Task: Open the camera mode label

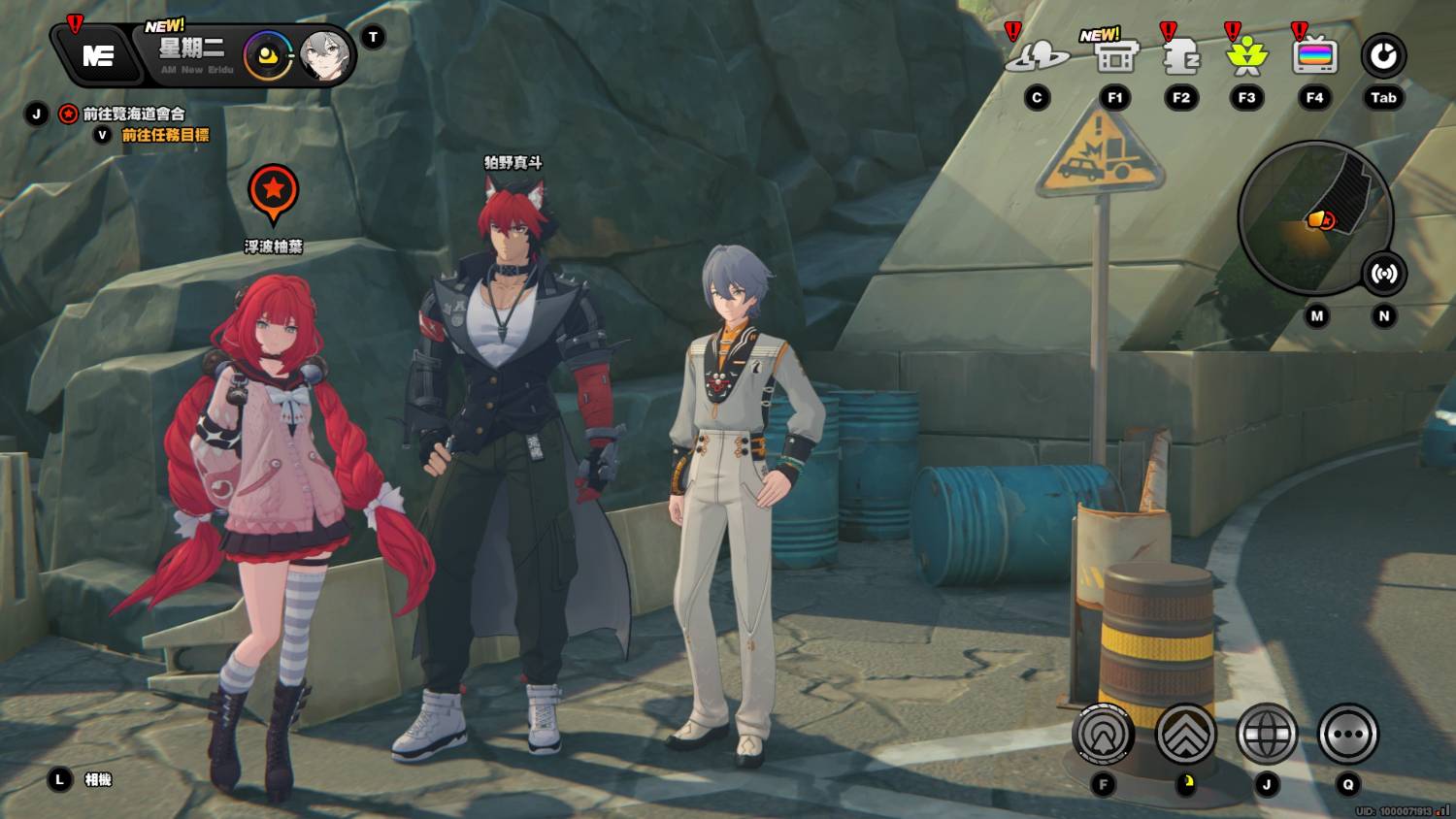Action: coord(98,779)
